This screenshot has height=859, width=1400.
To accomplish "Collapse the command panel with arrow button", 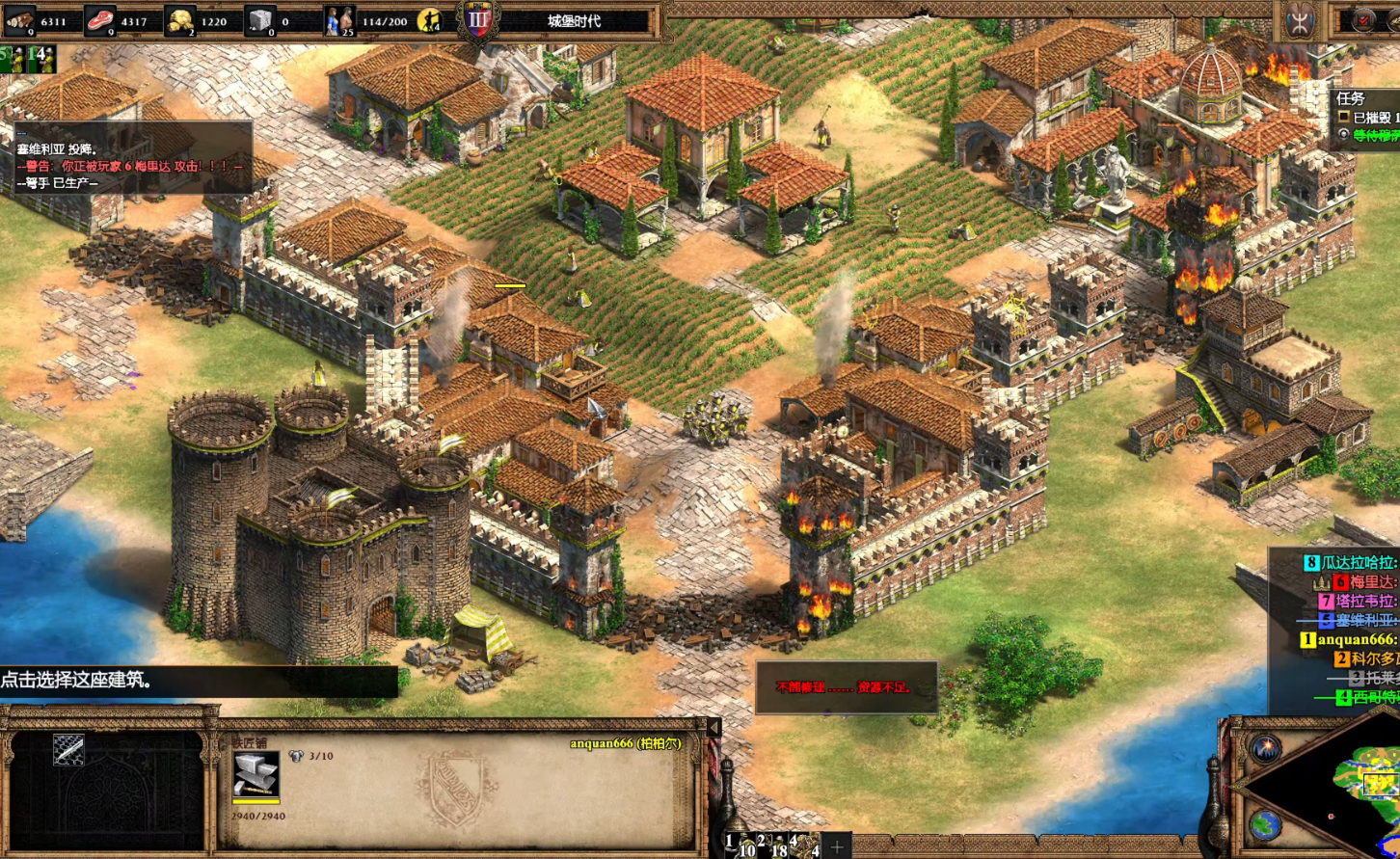I will [x=713, y=728].
